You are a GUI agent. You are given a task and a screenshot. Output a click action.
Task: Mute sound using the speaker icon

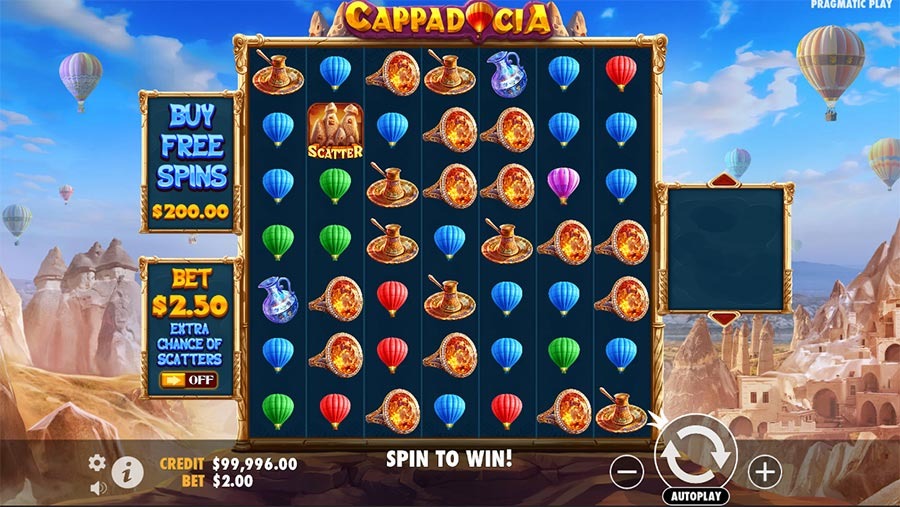pos(98,488)
